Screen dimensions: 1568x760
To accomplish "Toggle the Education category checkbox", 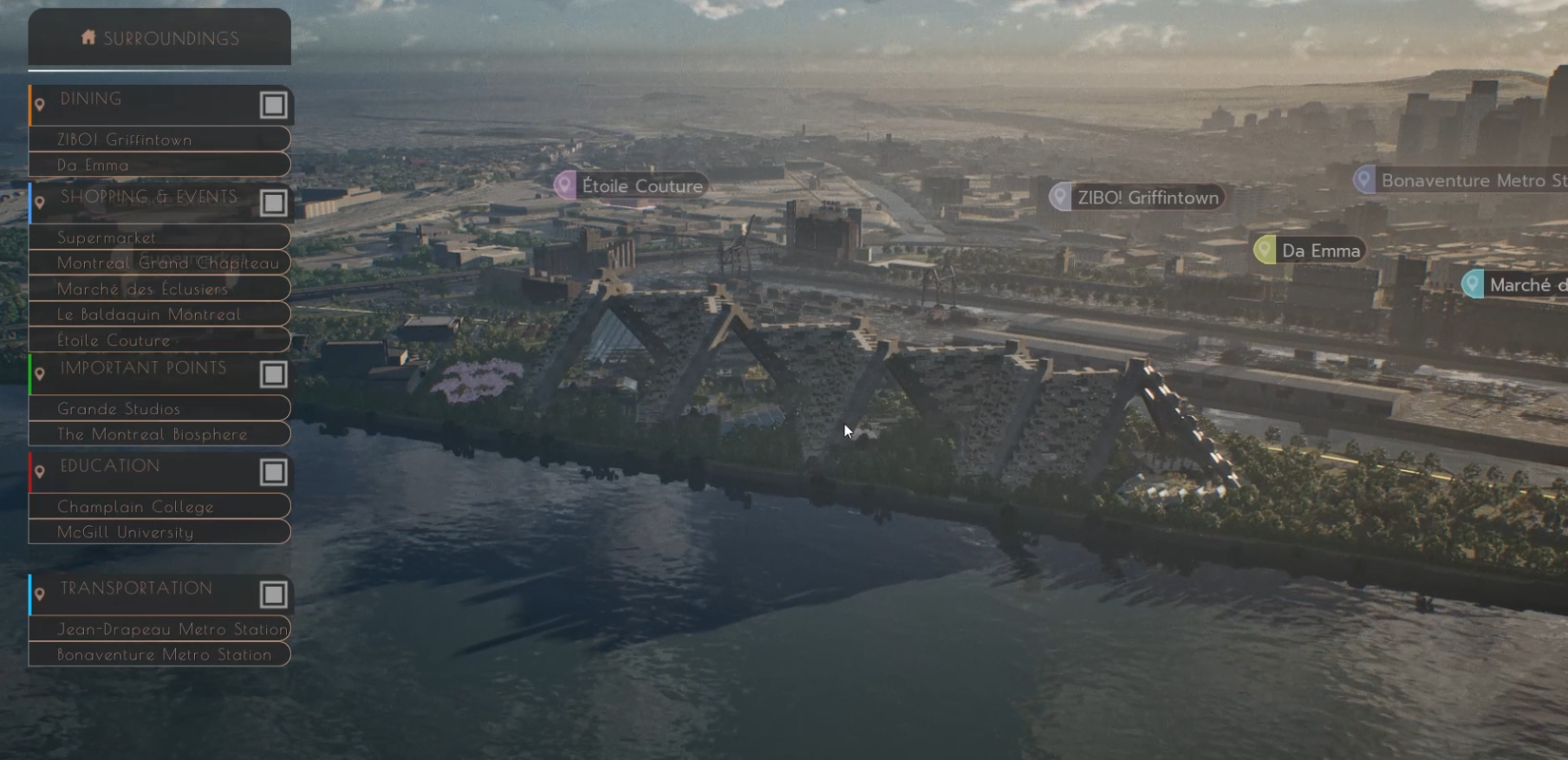I will pos(273,472).
